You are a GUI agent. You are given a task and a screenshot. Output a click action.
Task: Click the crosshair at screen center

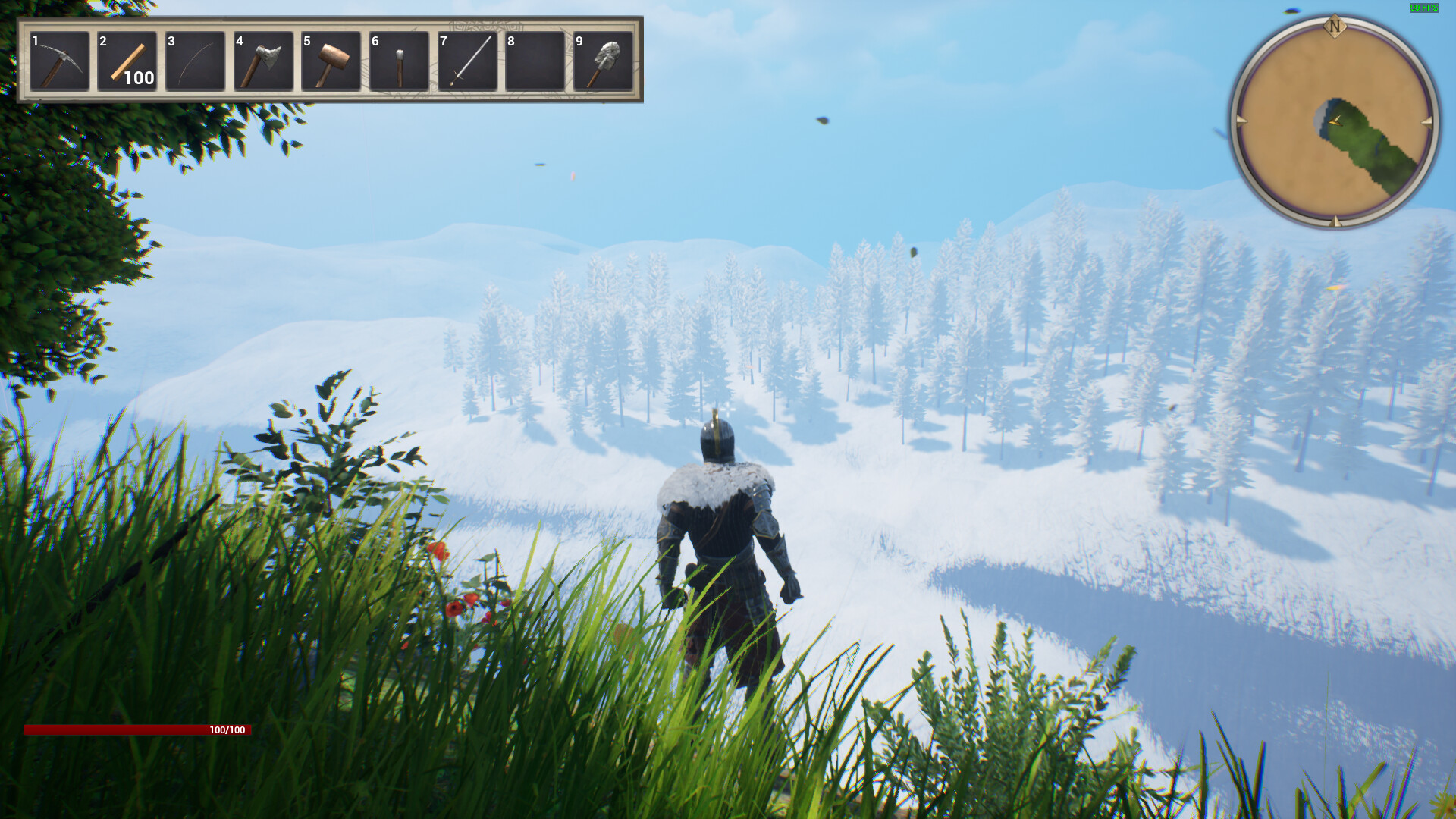pyautogui.click(x=728, y=409)
